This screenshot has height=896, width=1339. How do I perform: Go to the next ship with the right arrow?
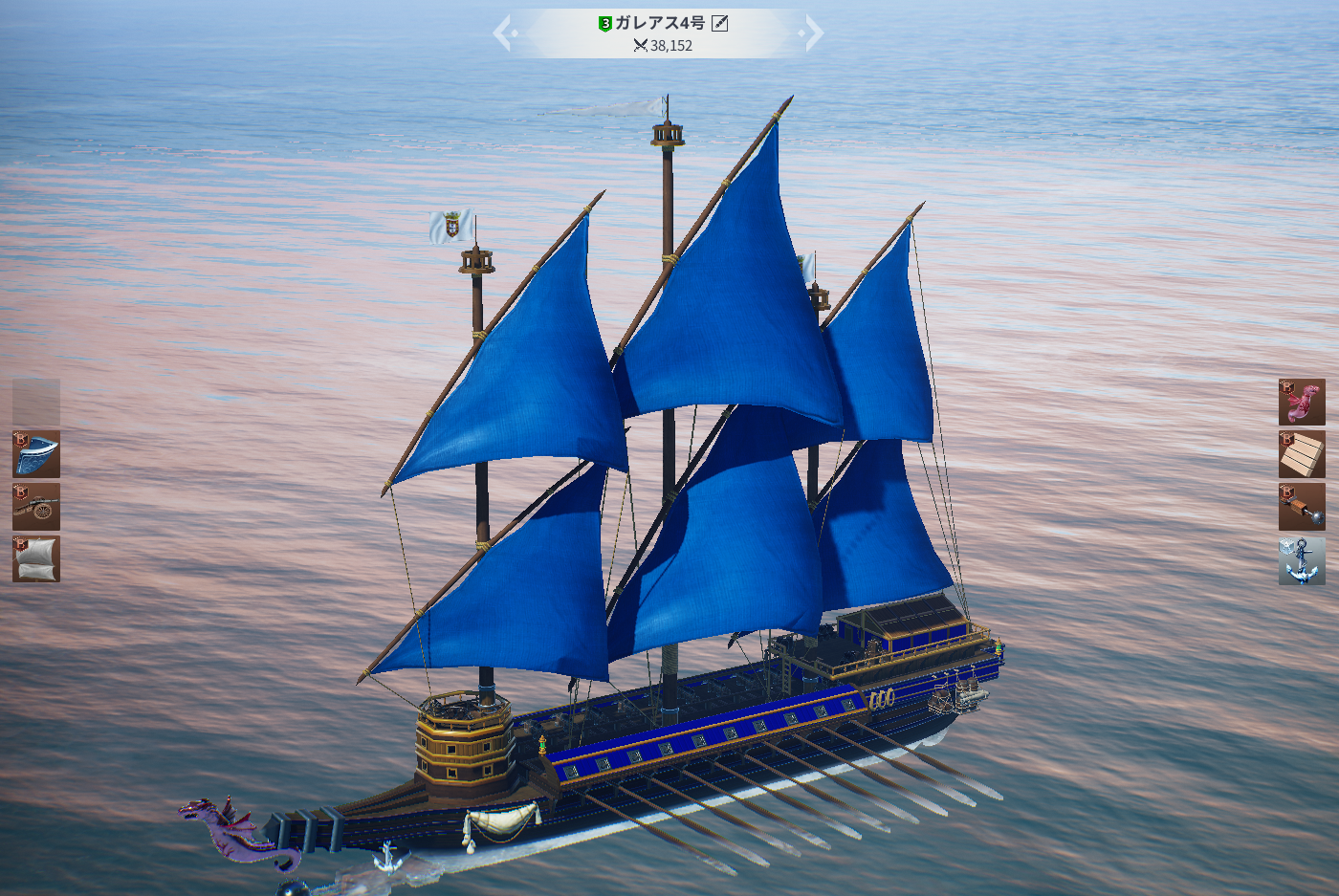click(x=811, y=33)
